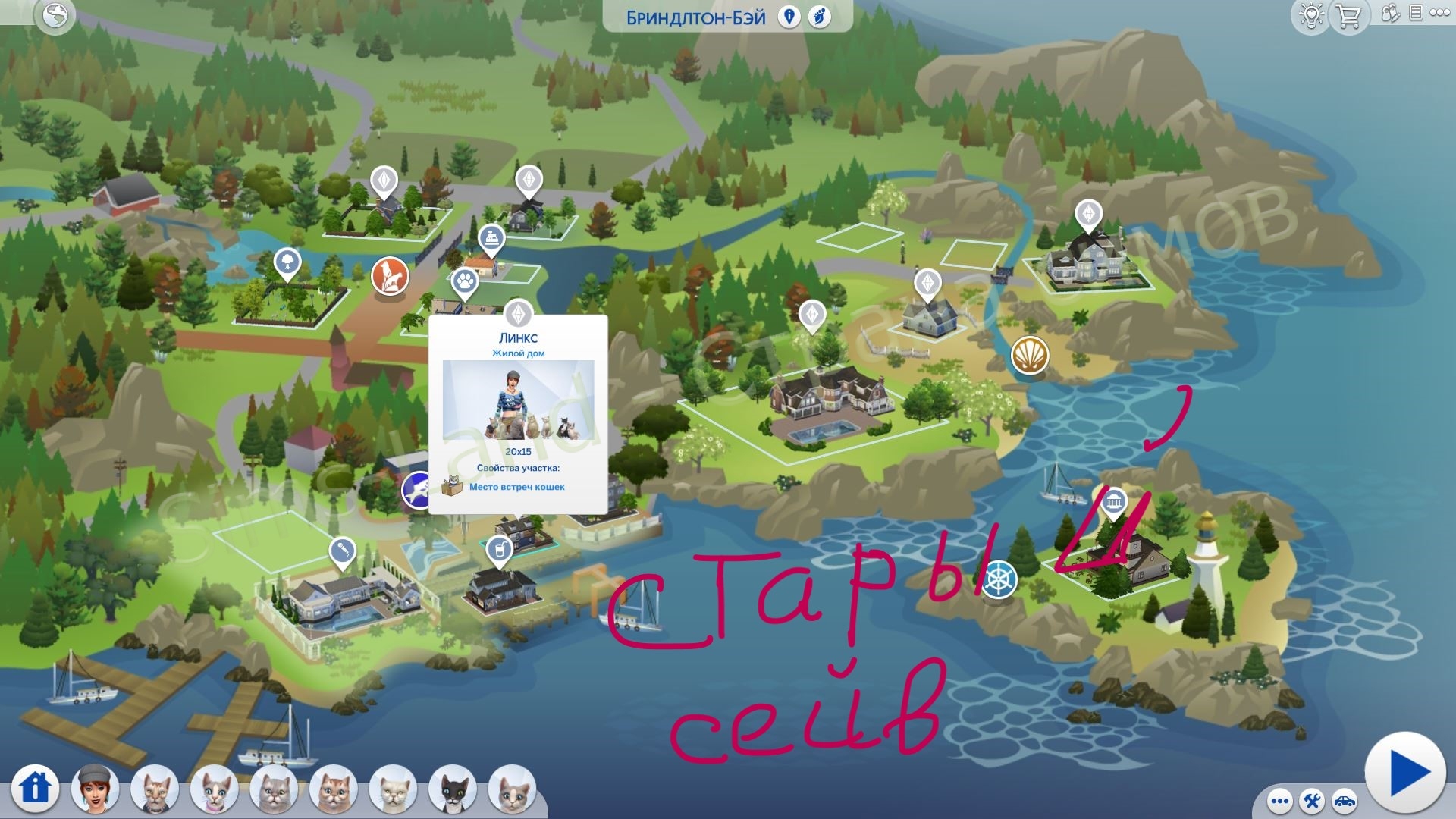
Task: Open the manage households icon
Action: (1390, 14)
